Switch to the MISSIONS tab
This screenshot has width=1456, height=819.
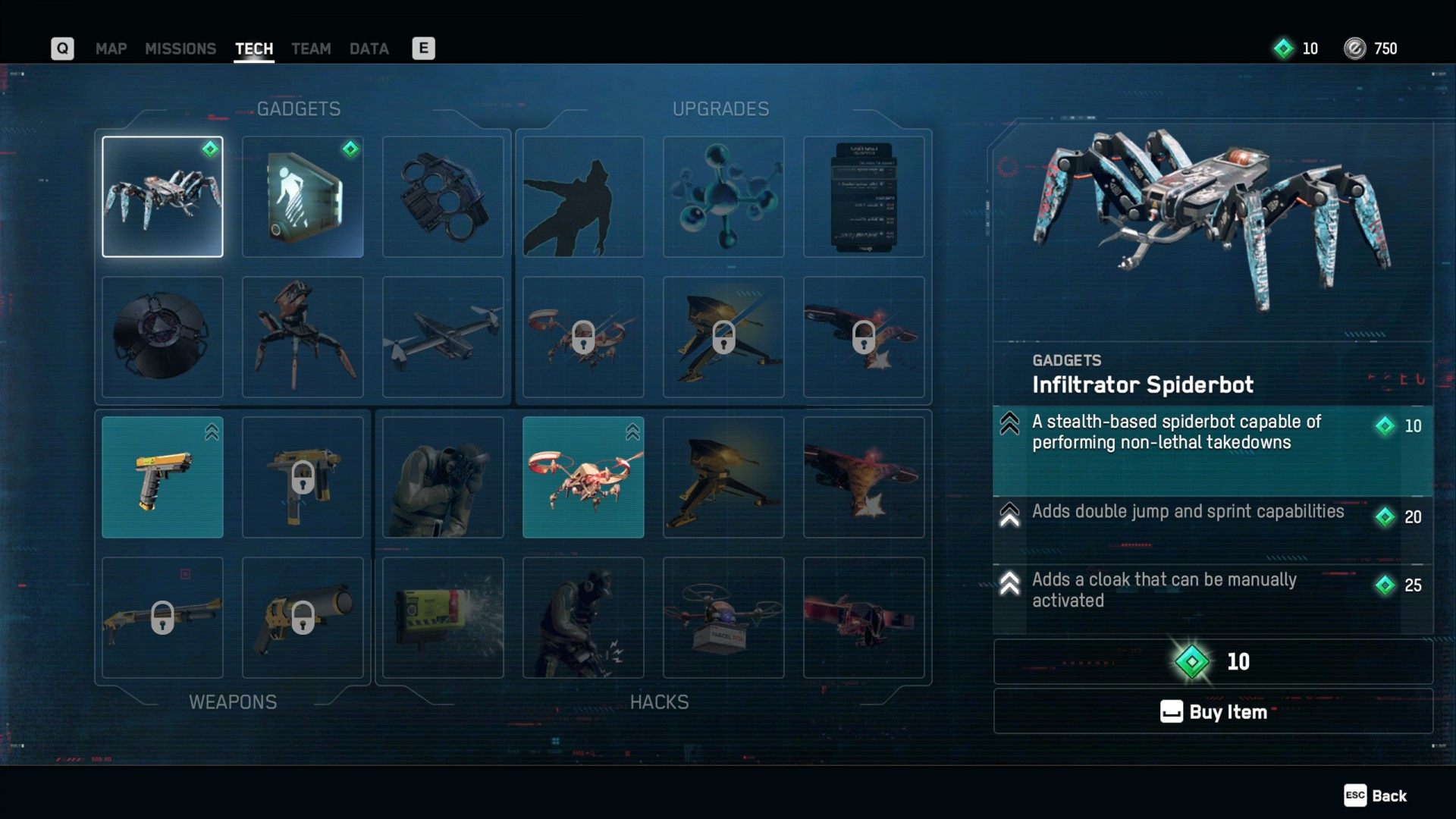click(x=180, y=49)
